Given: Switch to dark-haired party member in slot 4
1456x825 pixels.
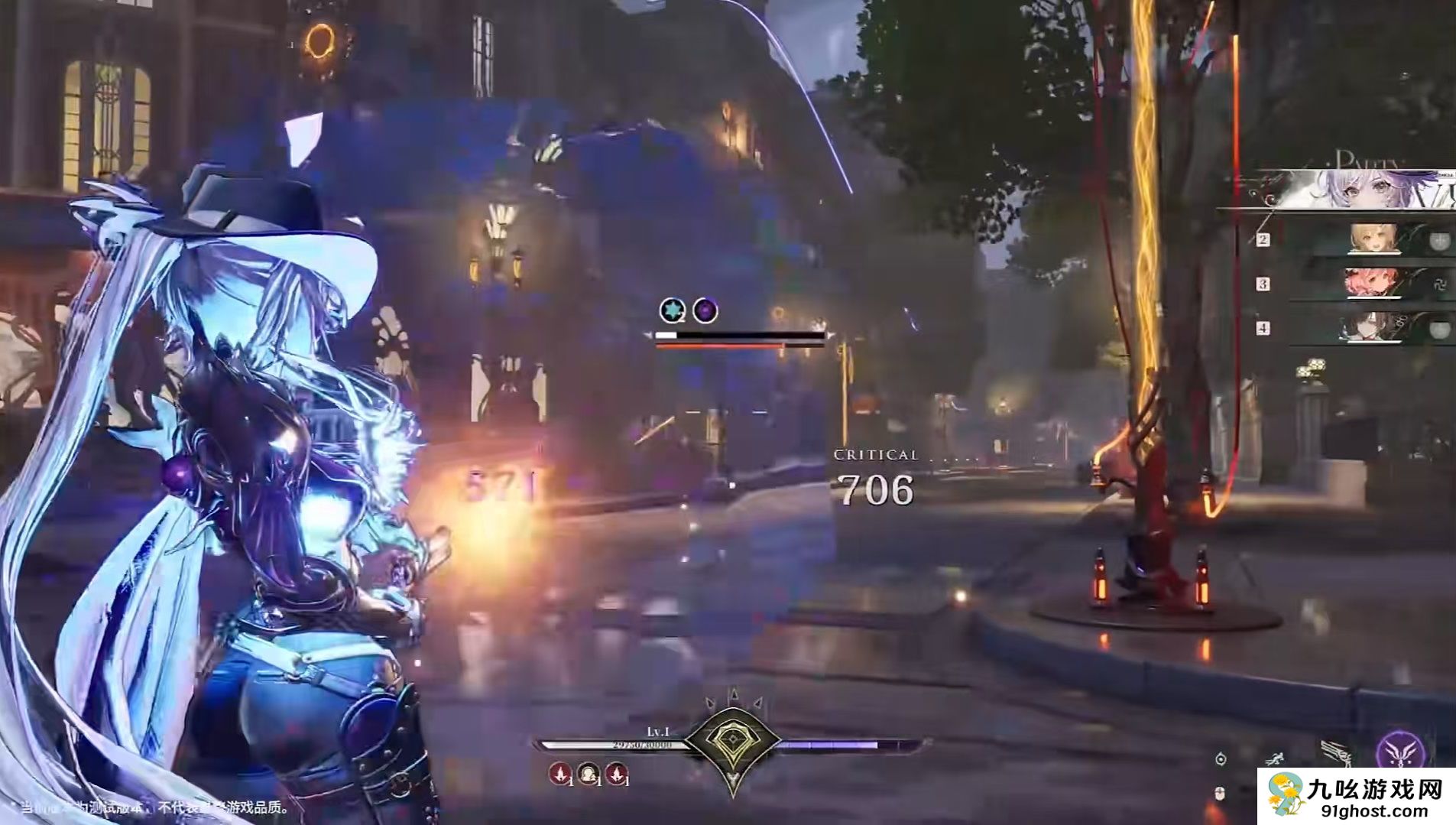Looking at the screenshot, I should coord(1368,328).
